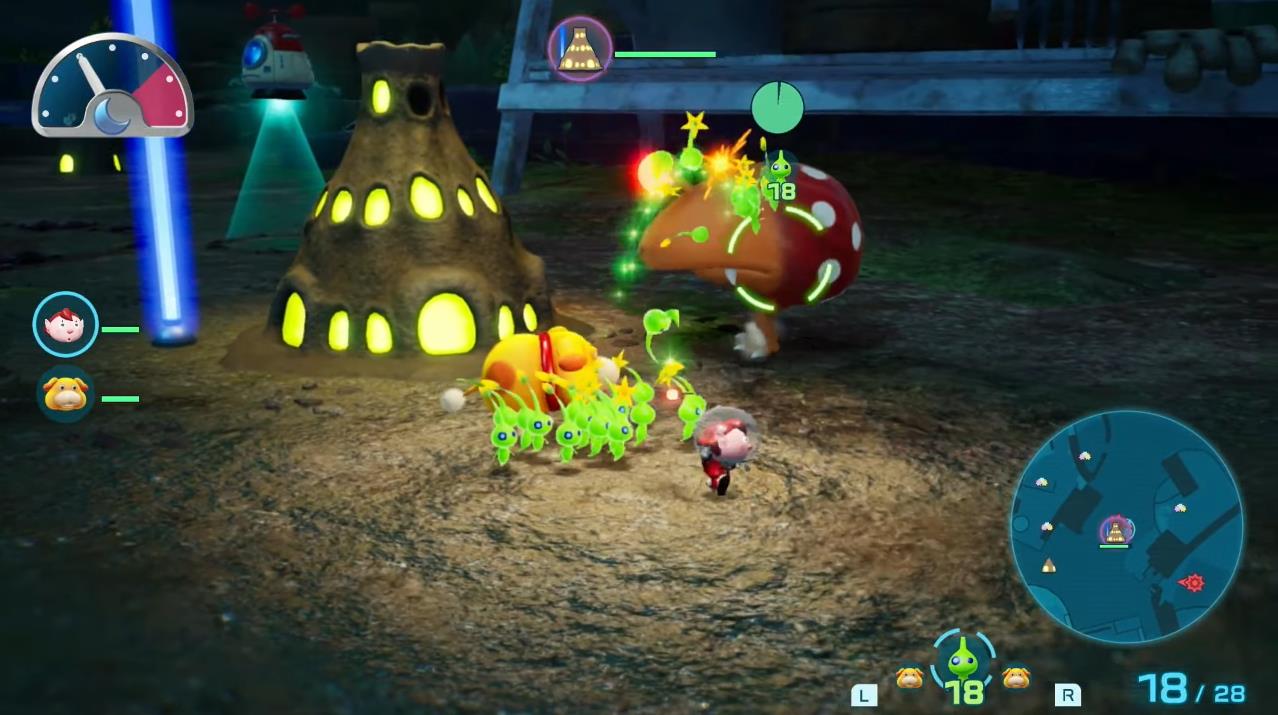
Task: Click the red enemy marker on the minimap
Action: click(1192, 582)
